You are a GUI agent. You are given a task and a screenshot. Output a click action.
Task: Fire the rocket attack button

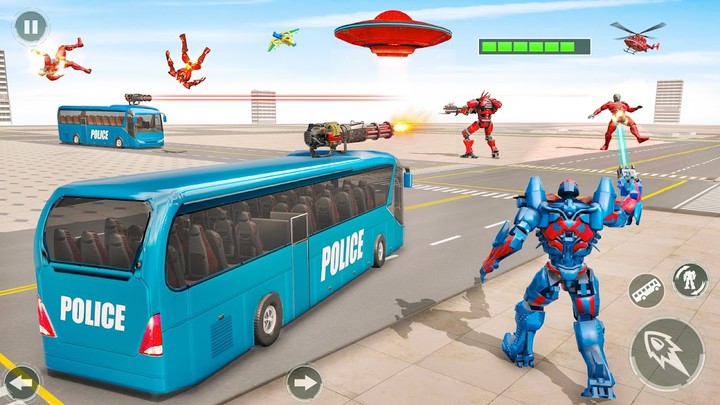[666, 354]
